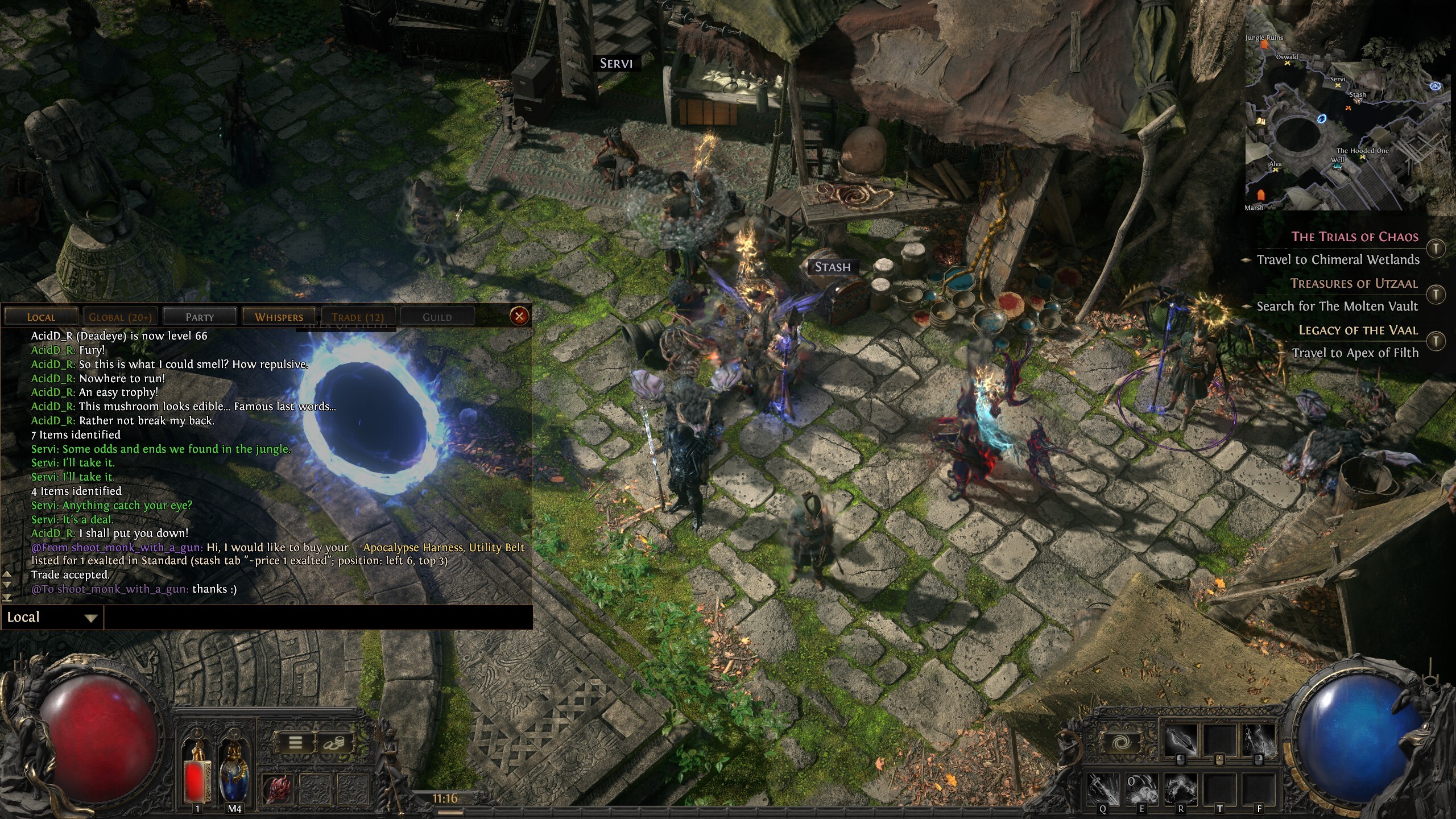Select the Party chat tab
The height and width of the screenshot is (819, 1456).
(200, 317)
